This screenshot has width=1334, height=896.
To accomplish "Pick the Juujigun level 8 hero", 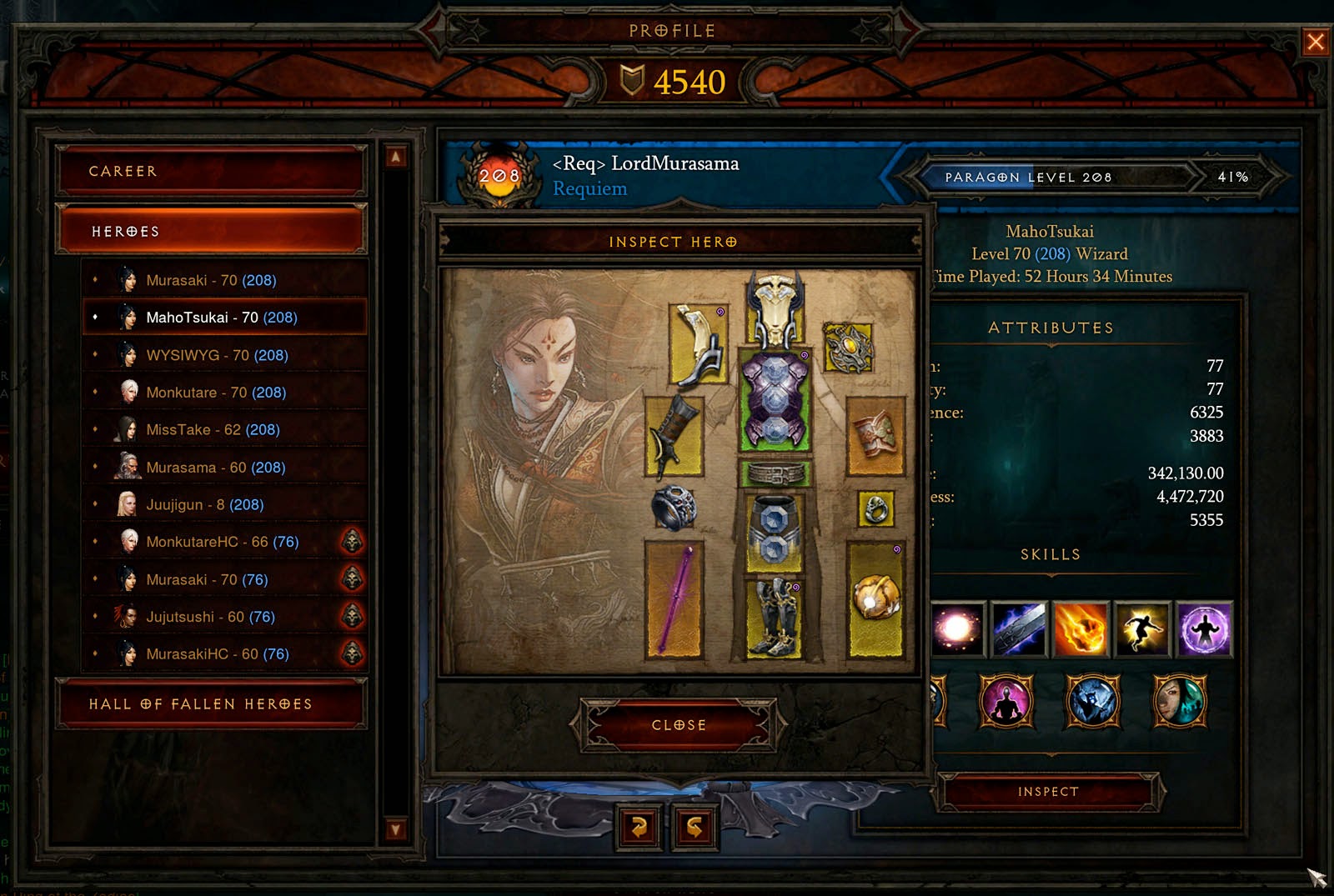I will pyautogui.click(x=204, y=505).
